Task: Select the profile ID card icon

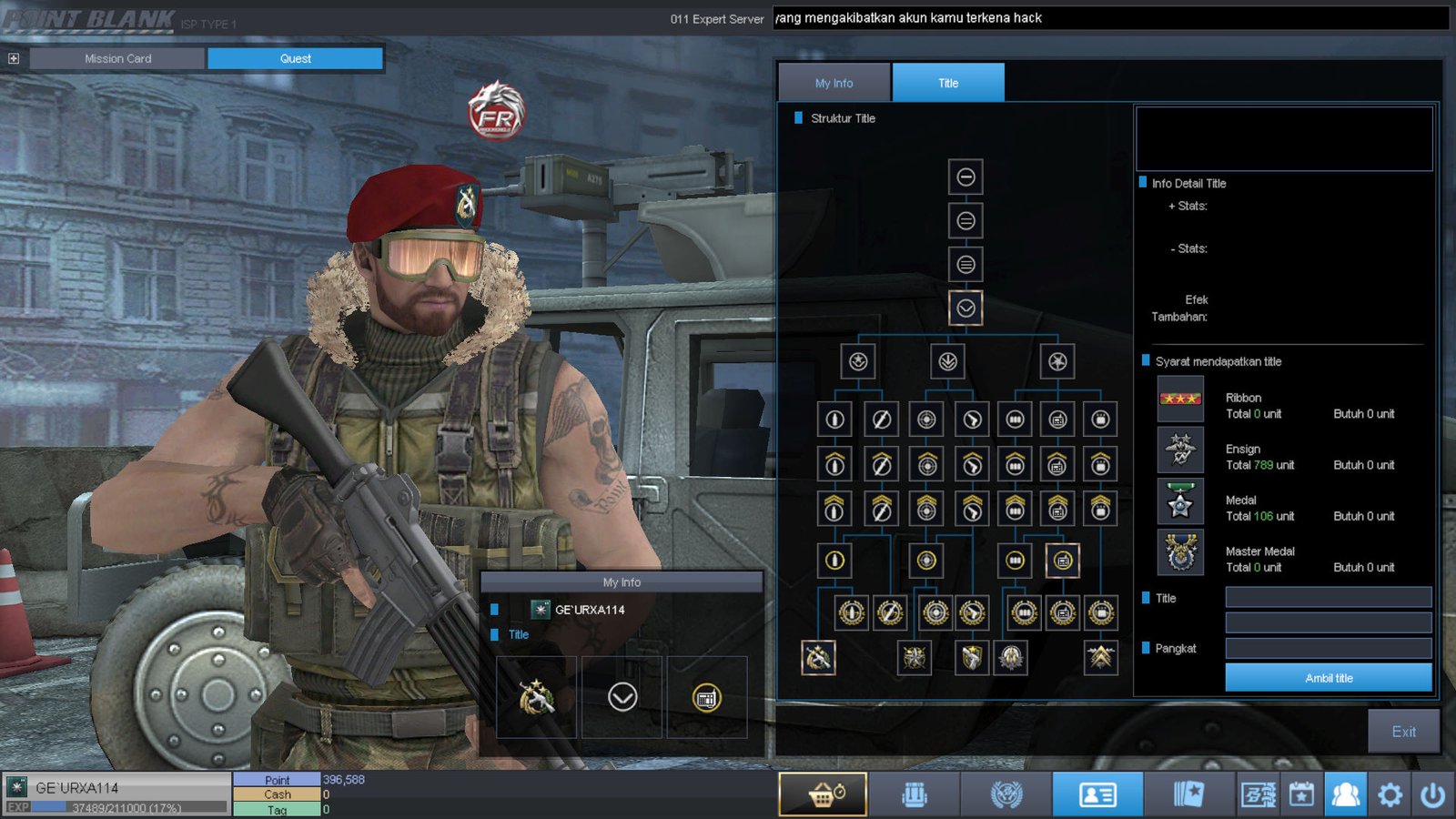Action: 1097,795
